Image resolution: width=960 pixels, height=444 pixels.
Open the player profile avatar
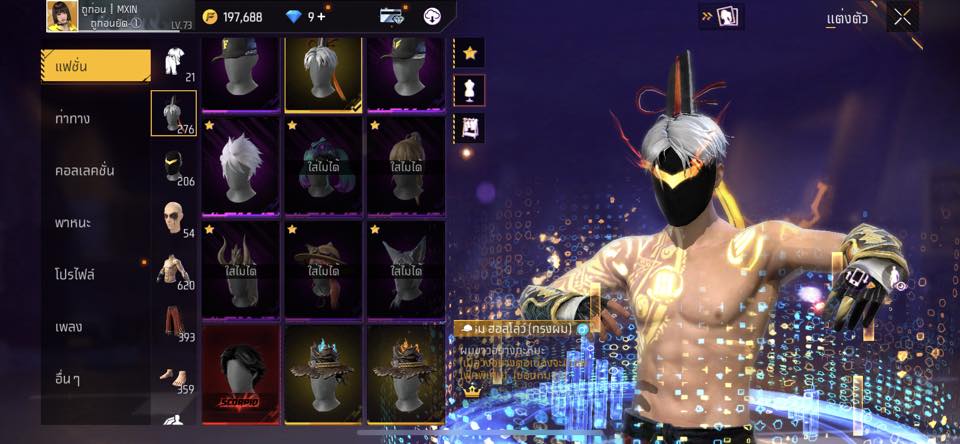coord(62,16)
